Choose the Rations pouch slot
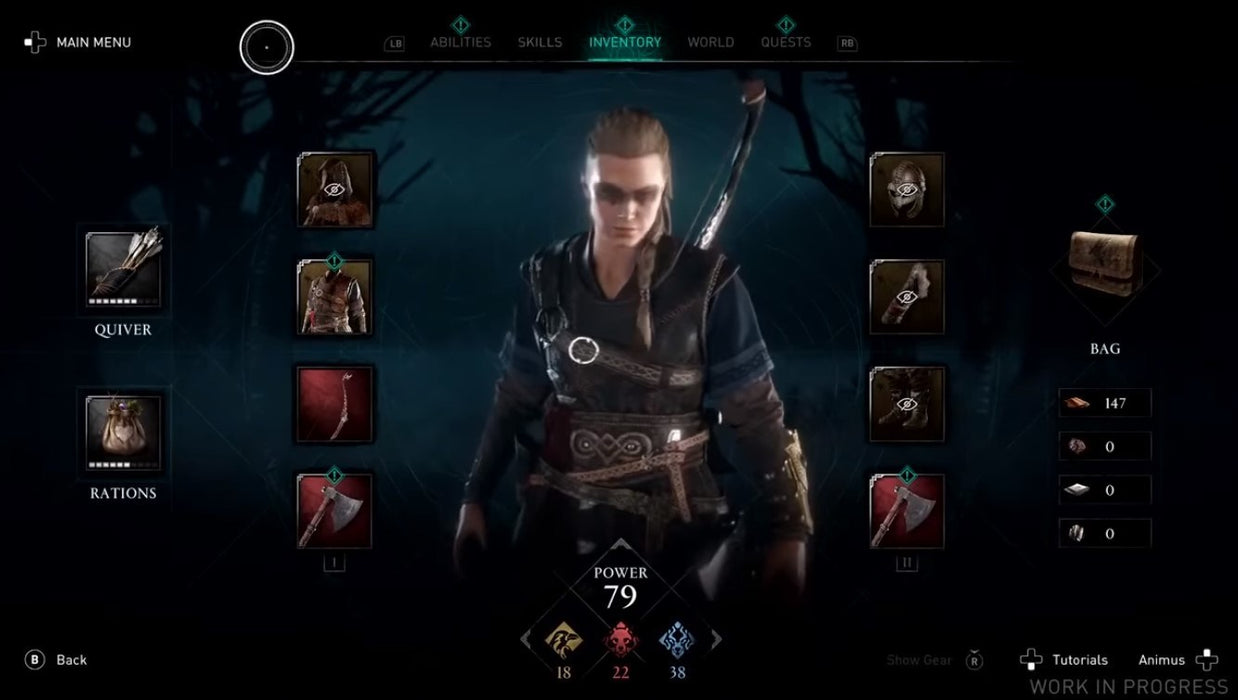The image size is (1238, 700). pos(123,432)
